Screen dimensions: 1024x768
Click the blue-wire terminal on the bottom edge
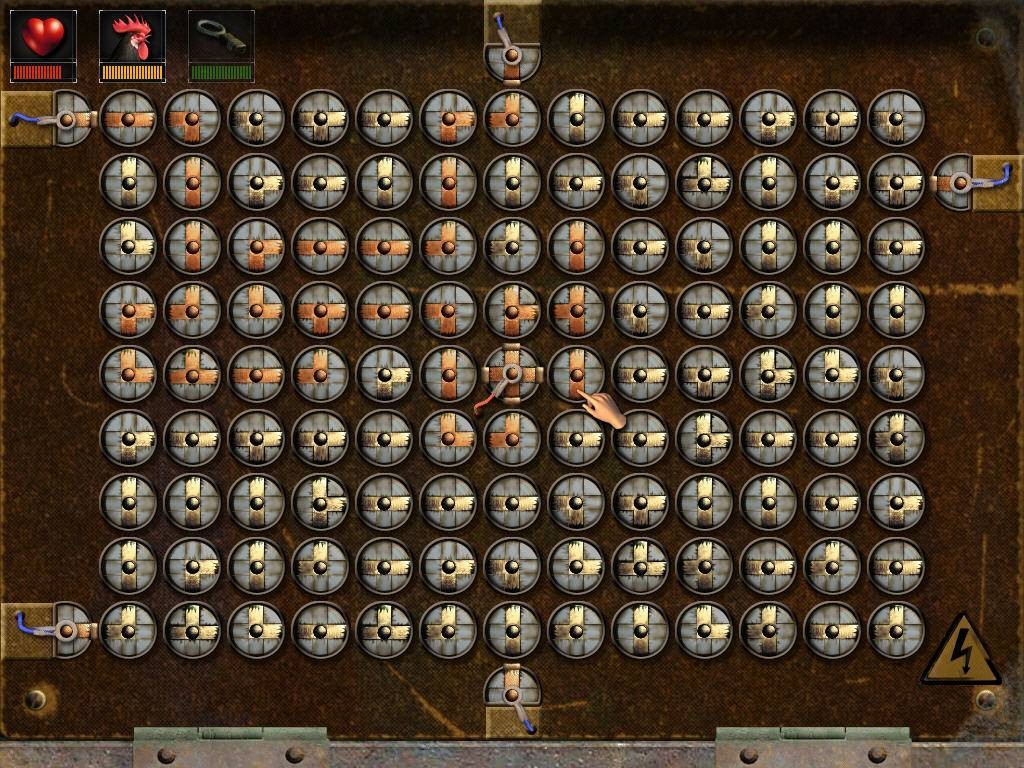pyautogui.click(x=512, y=695)
